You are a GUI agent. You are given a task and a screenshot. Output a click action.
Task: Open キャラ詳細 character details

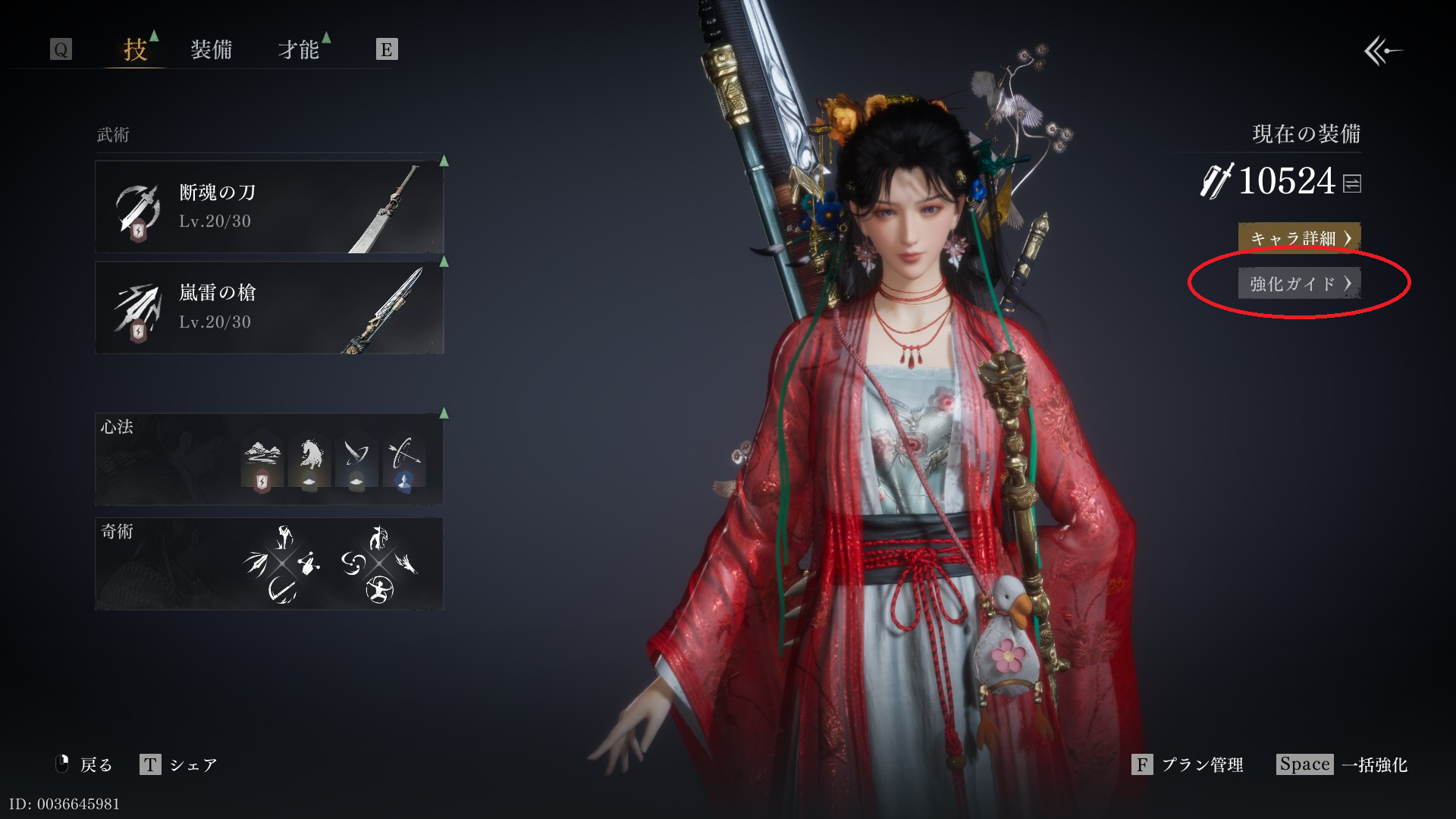pos(1299,238)
